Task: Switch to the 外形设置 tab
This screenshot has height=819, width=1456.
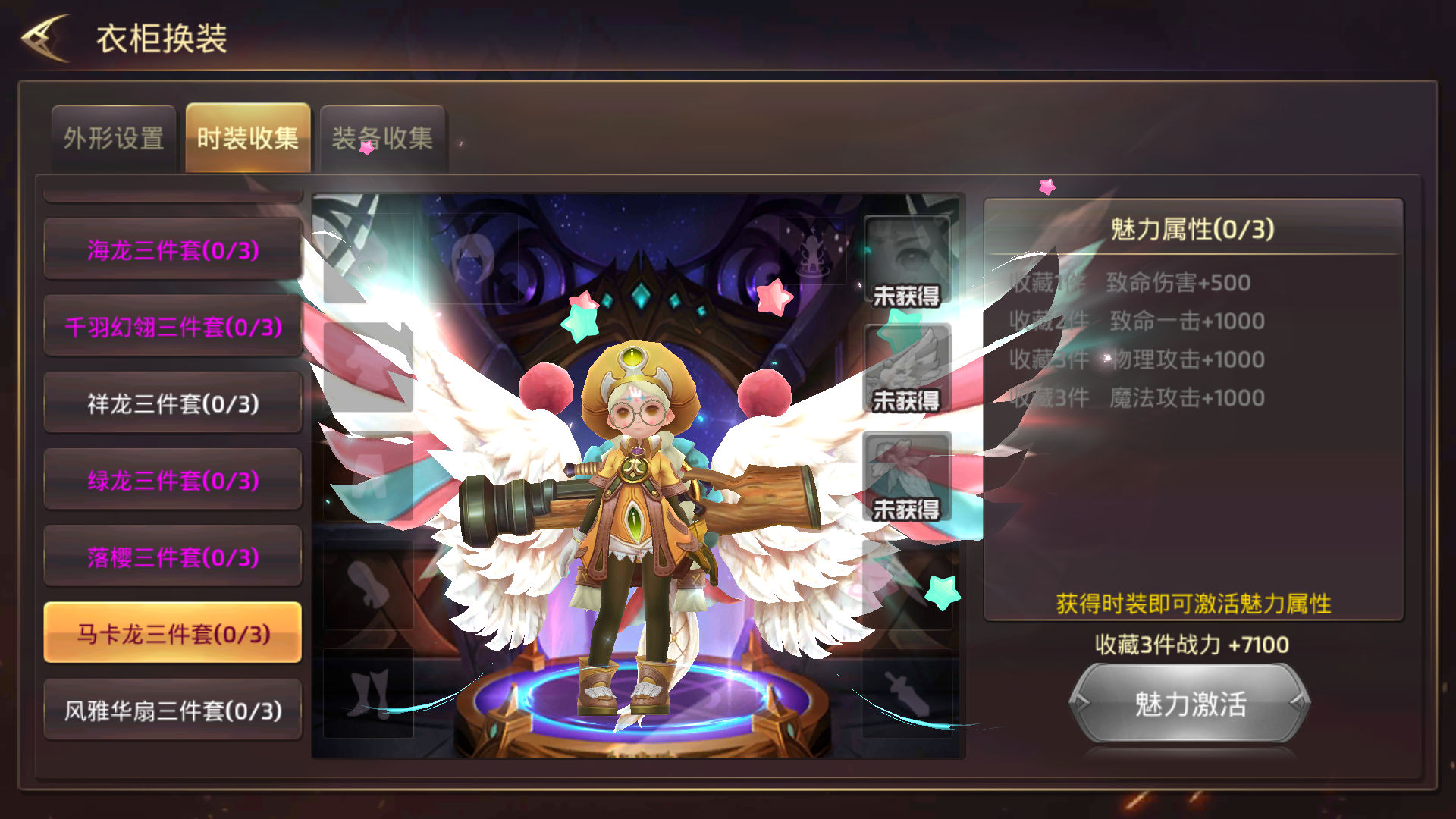Action: [x=114, y=138]
